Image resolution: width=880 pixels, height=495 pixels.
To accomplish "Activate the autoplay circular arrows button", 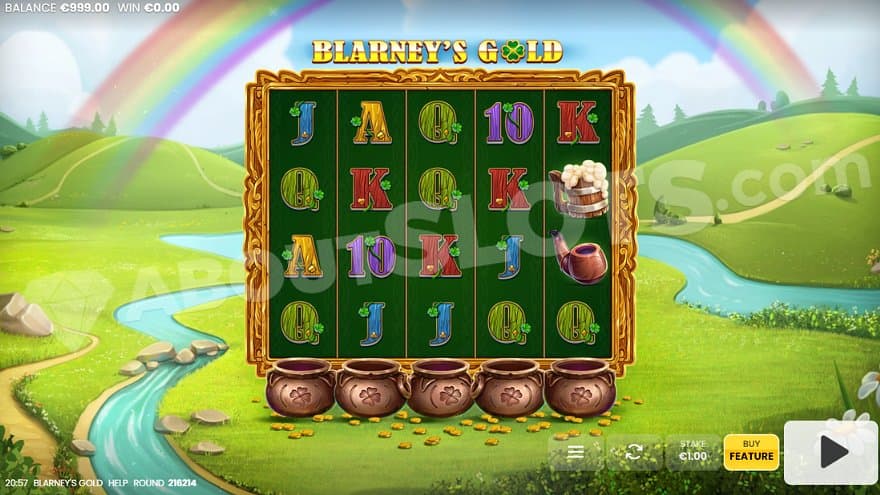I will tap(633, 452).
